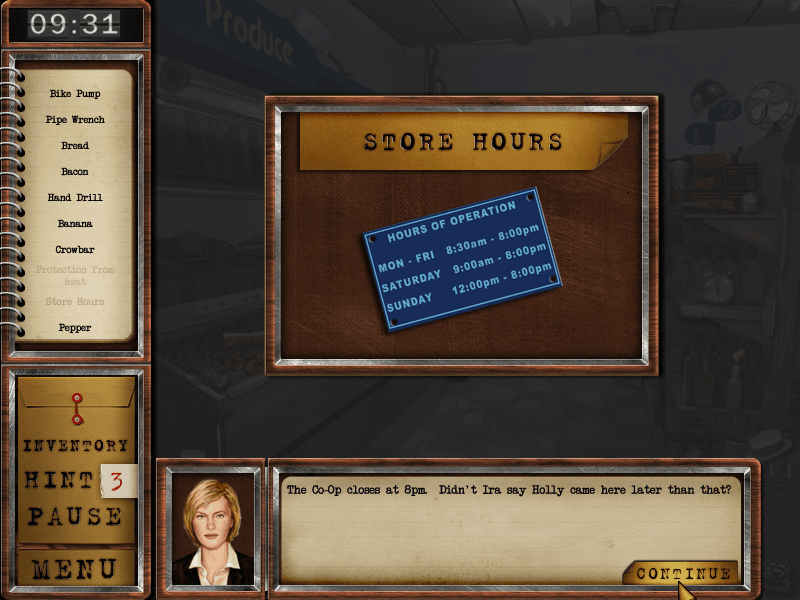Pick Bacon on the notepad list
This screenshot has width=800, height=600.
pos(75,172)
